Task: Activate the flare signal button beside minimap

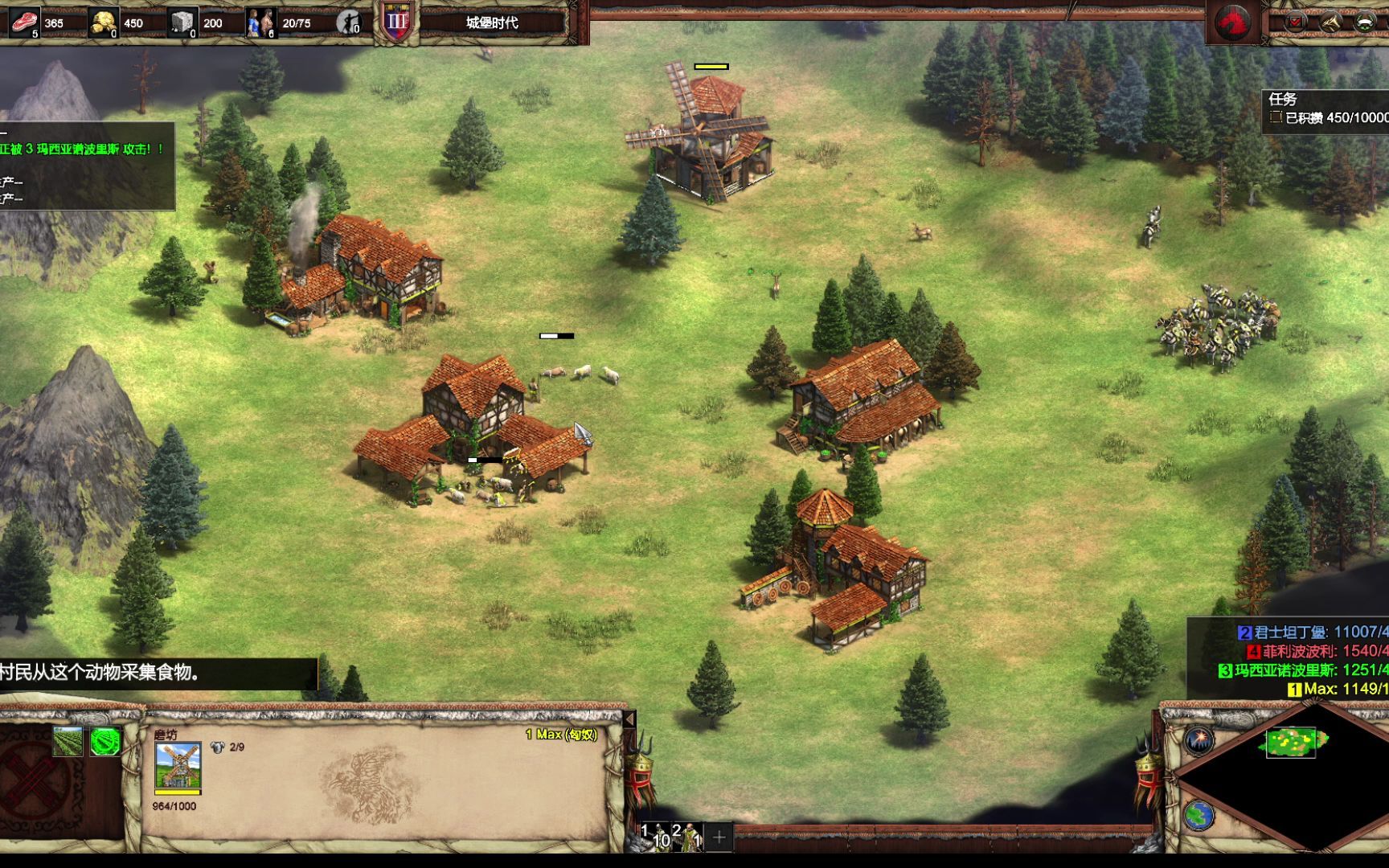Action: tap(1198, 740)
